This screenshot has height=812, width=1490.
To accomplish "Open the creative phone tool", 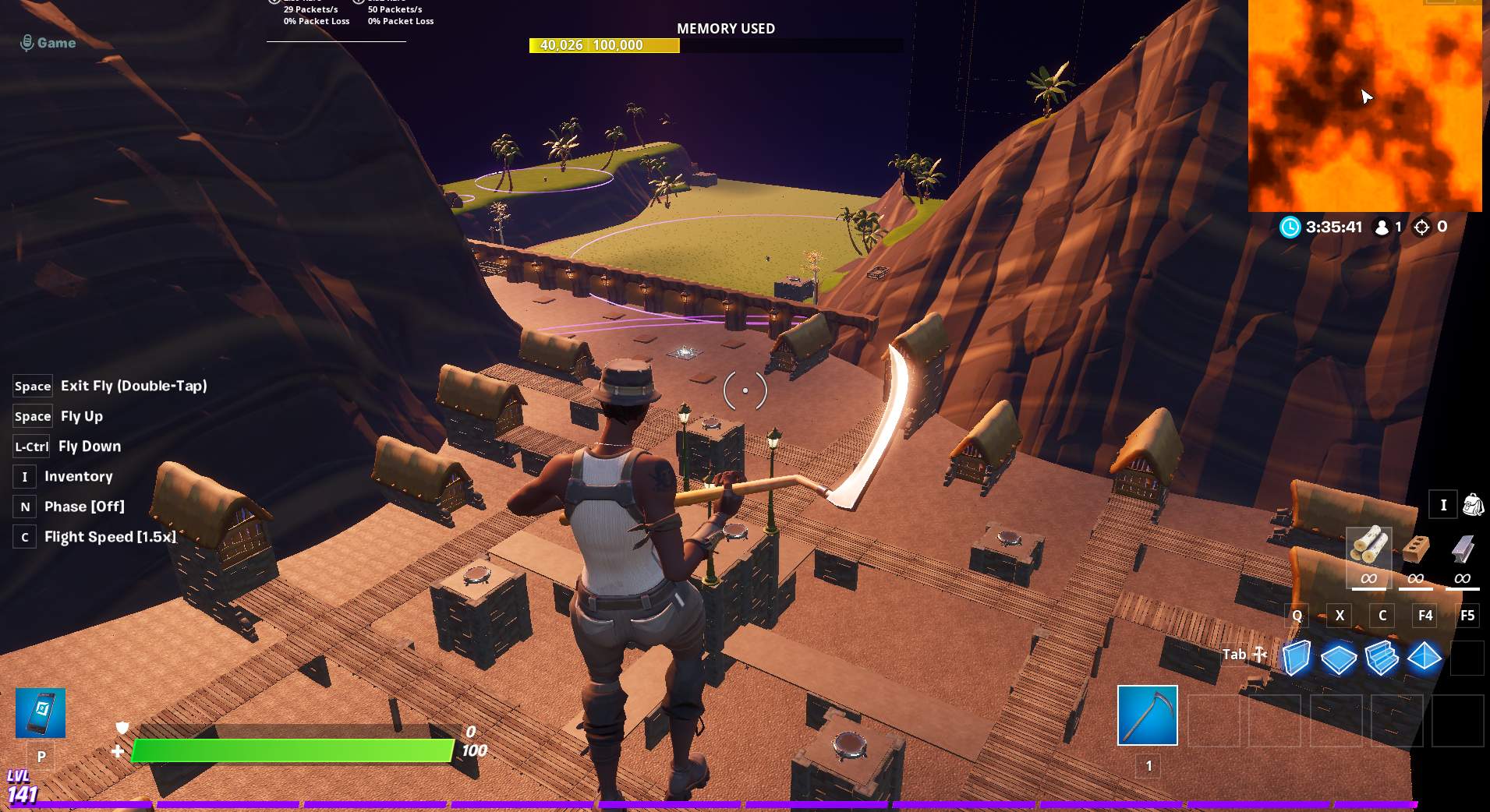I will click(41, 713).
